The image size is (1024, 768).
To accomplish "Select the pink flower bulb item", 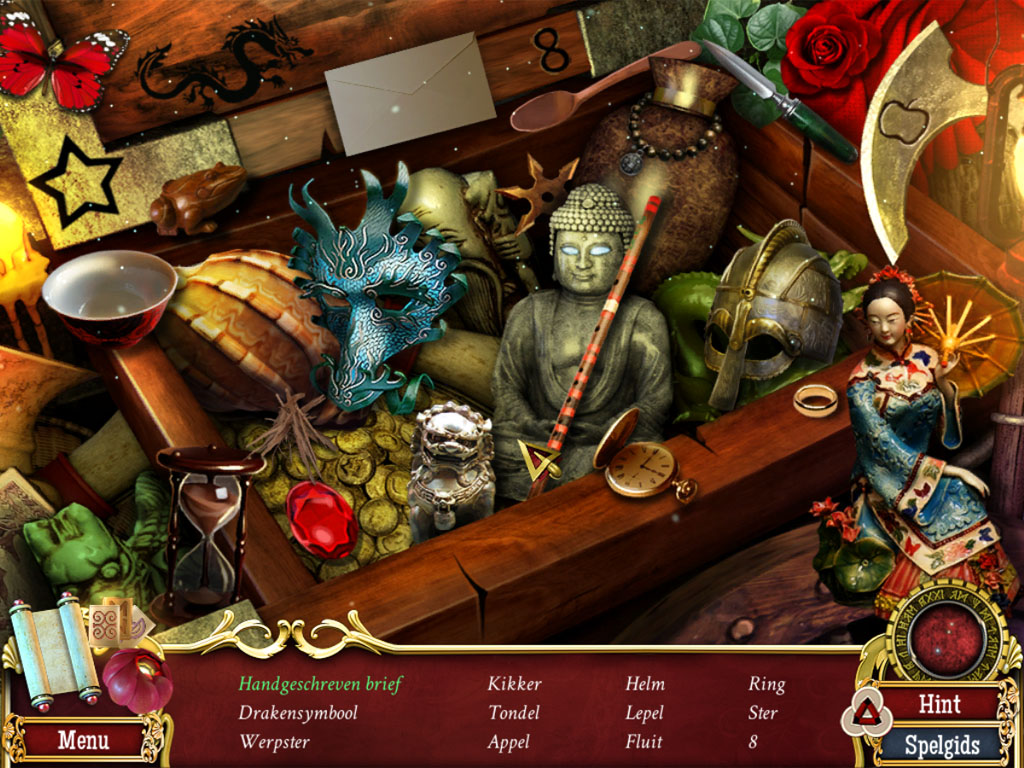I will tap(136, 680).
